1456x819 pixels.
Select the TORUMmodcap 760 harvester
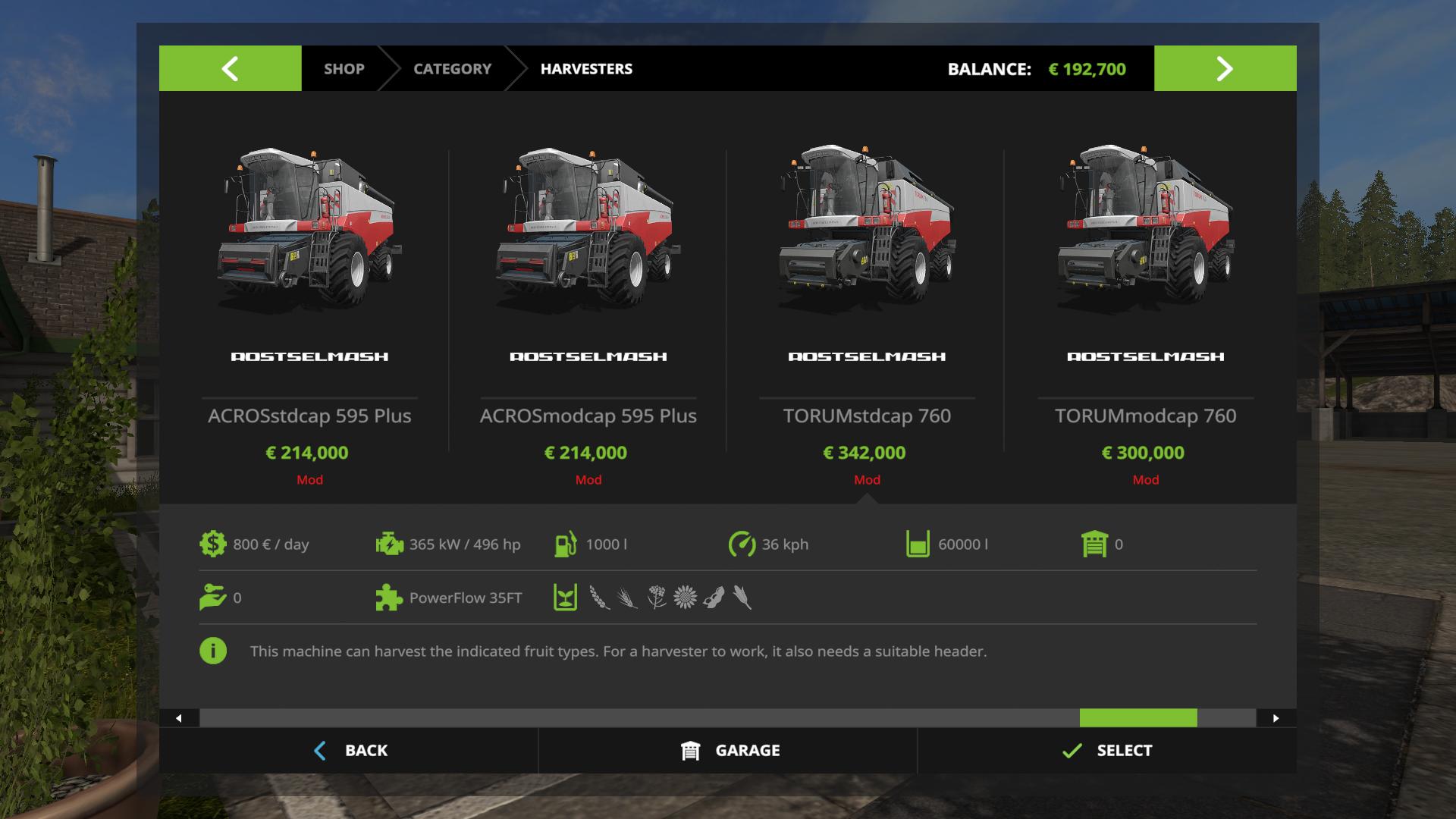pos(1145,303)
